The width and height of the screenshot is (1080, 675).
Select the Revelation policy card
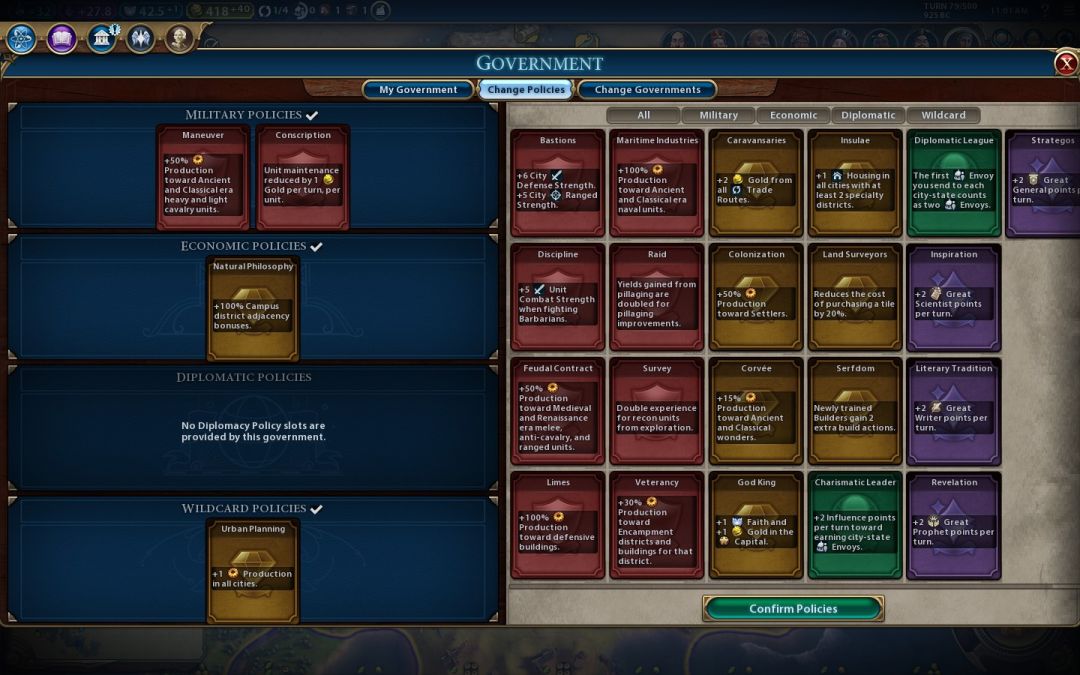point(954,525)
